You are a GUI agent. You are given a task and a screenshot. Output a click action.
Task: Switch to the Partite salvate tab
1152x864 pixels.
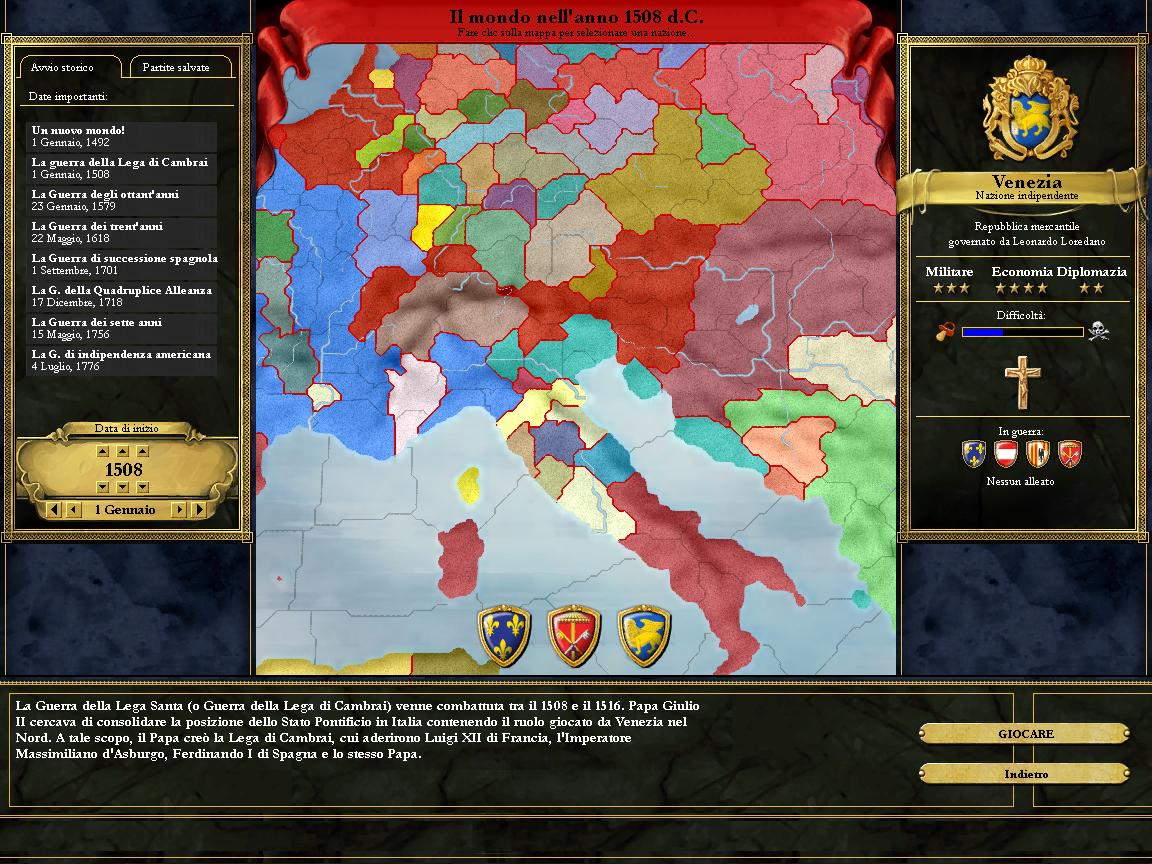176,67
